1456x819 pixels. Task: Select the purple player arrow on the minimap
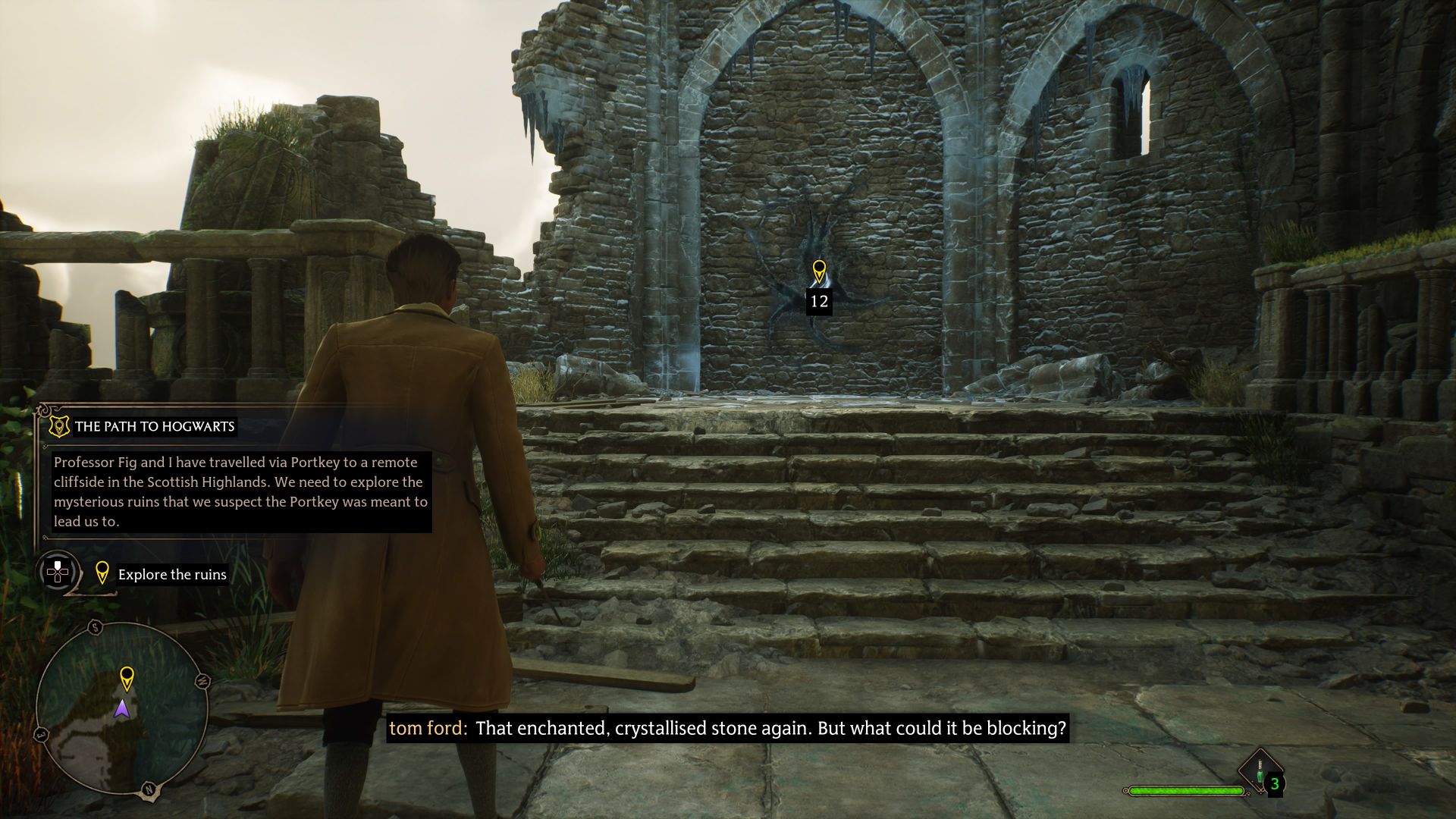pos(121,709)
